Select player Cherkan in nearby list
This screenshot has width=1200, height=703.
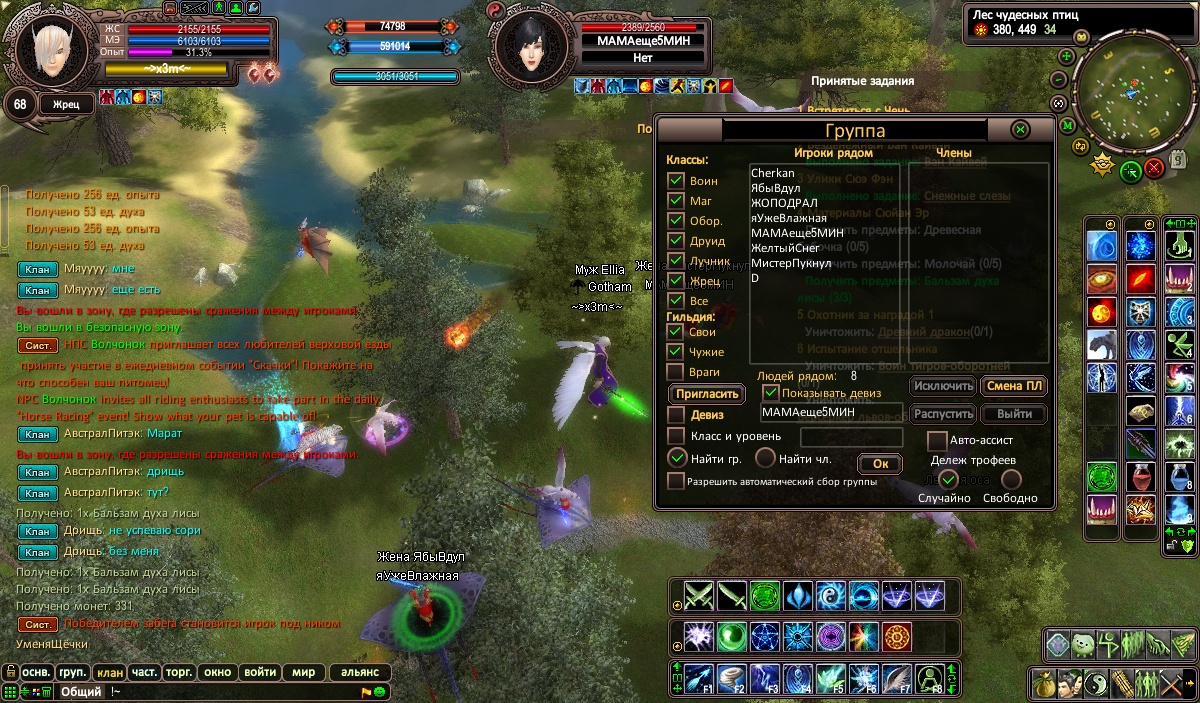click(x=773, y=173)
